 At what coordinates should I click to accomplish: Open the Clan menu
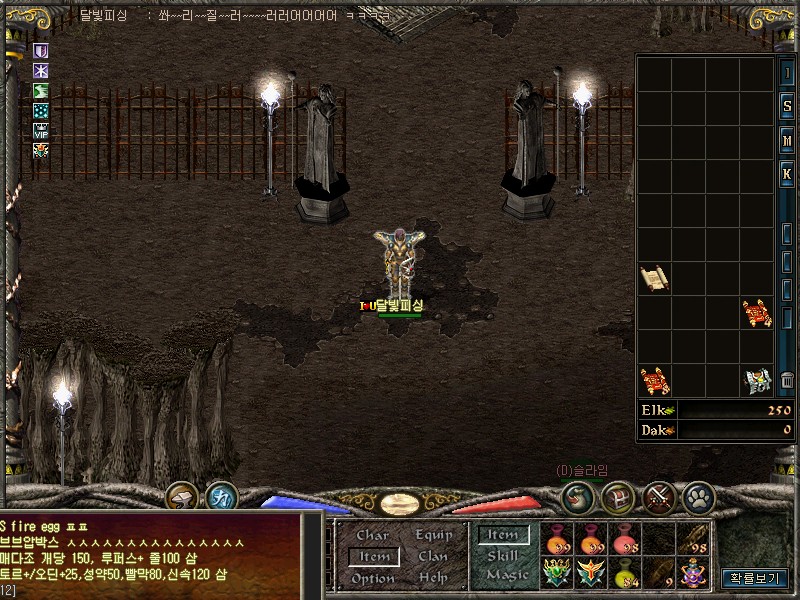pyautogui.click(x=433, y=556)
